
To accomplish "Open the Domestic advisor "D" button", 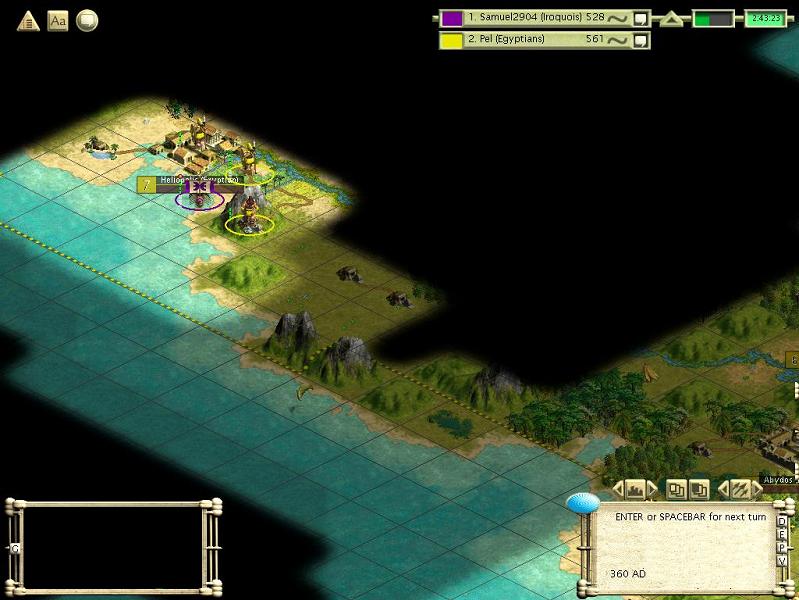I will [x=782, y=521].
